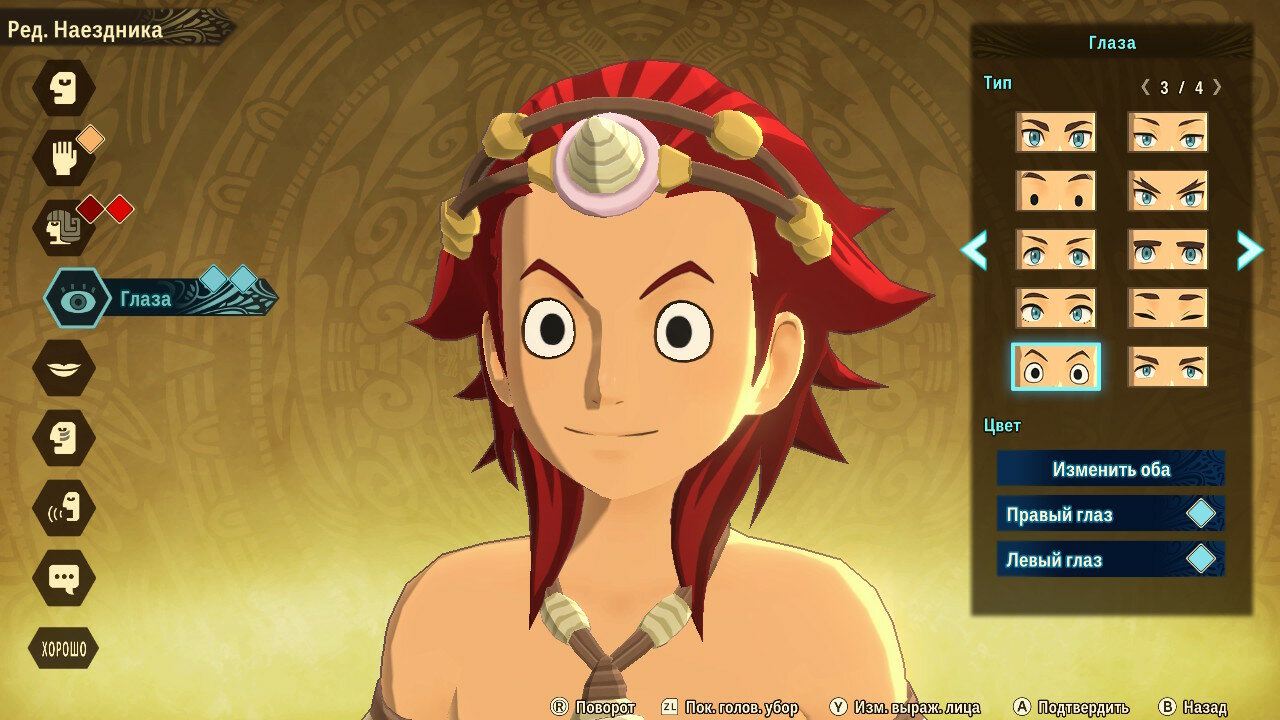
Task: Choose the round black dot eyes thumbnail
Action: coord(1056,367)
